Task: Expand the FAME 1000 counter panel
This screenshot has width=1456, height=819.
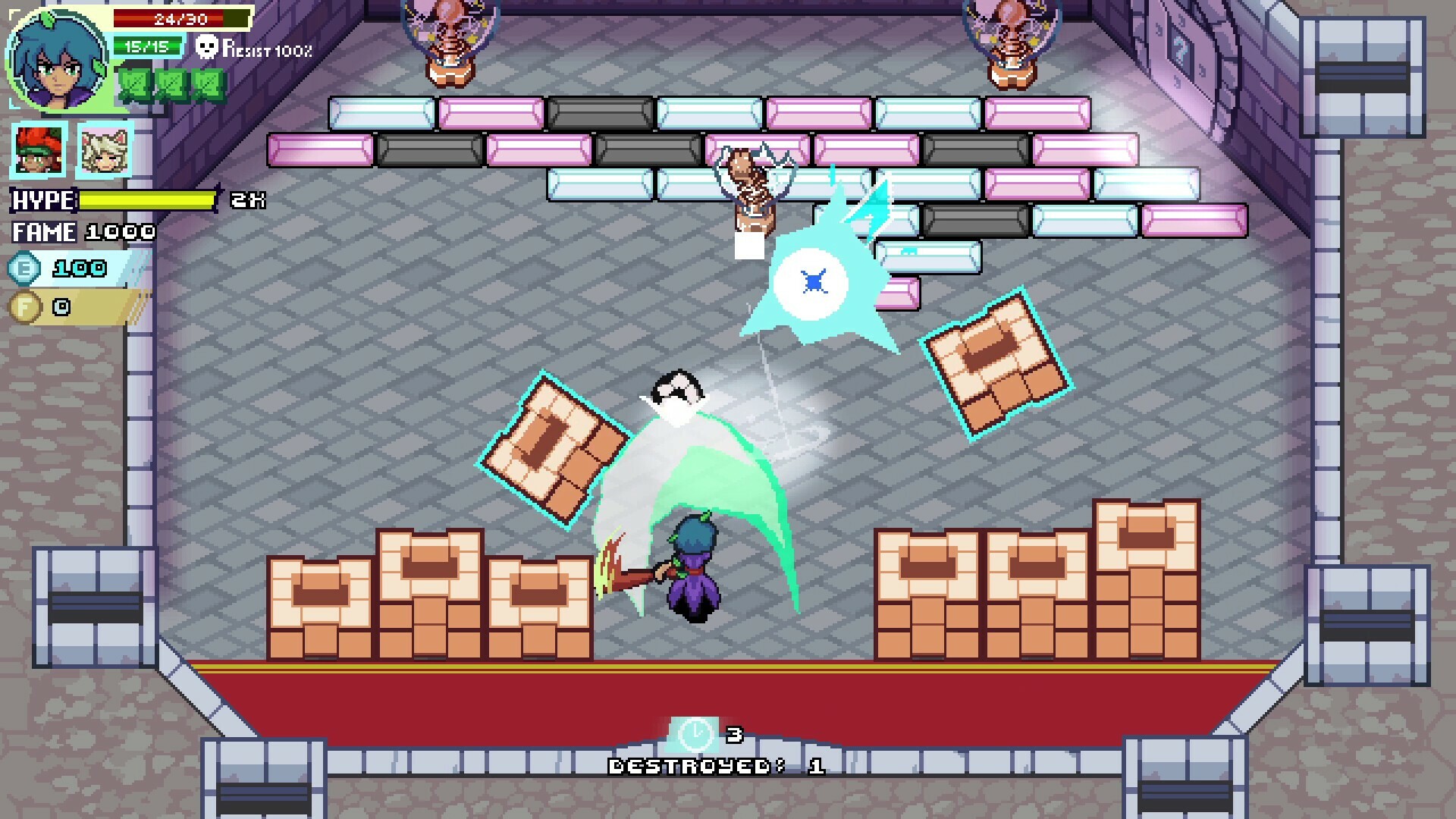Action: click(82, 233)
